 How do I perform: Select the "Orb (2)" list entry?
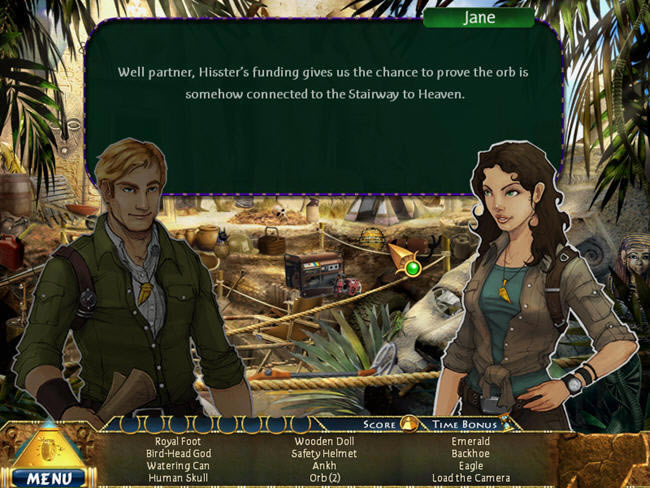point(324,477)
